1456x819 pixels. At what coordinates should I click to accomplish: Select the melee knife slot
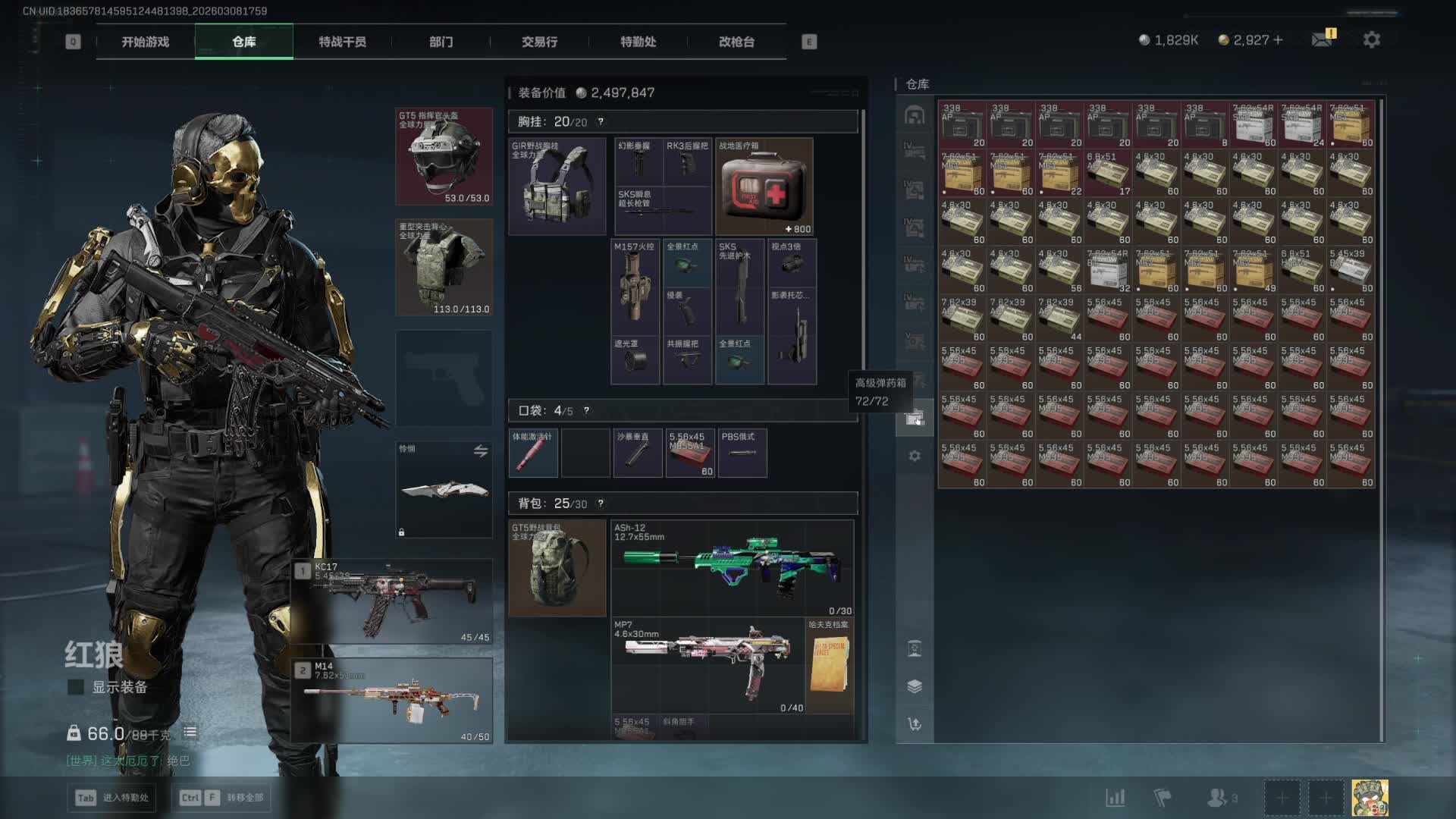[444, 489]
